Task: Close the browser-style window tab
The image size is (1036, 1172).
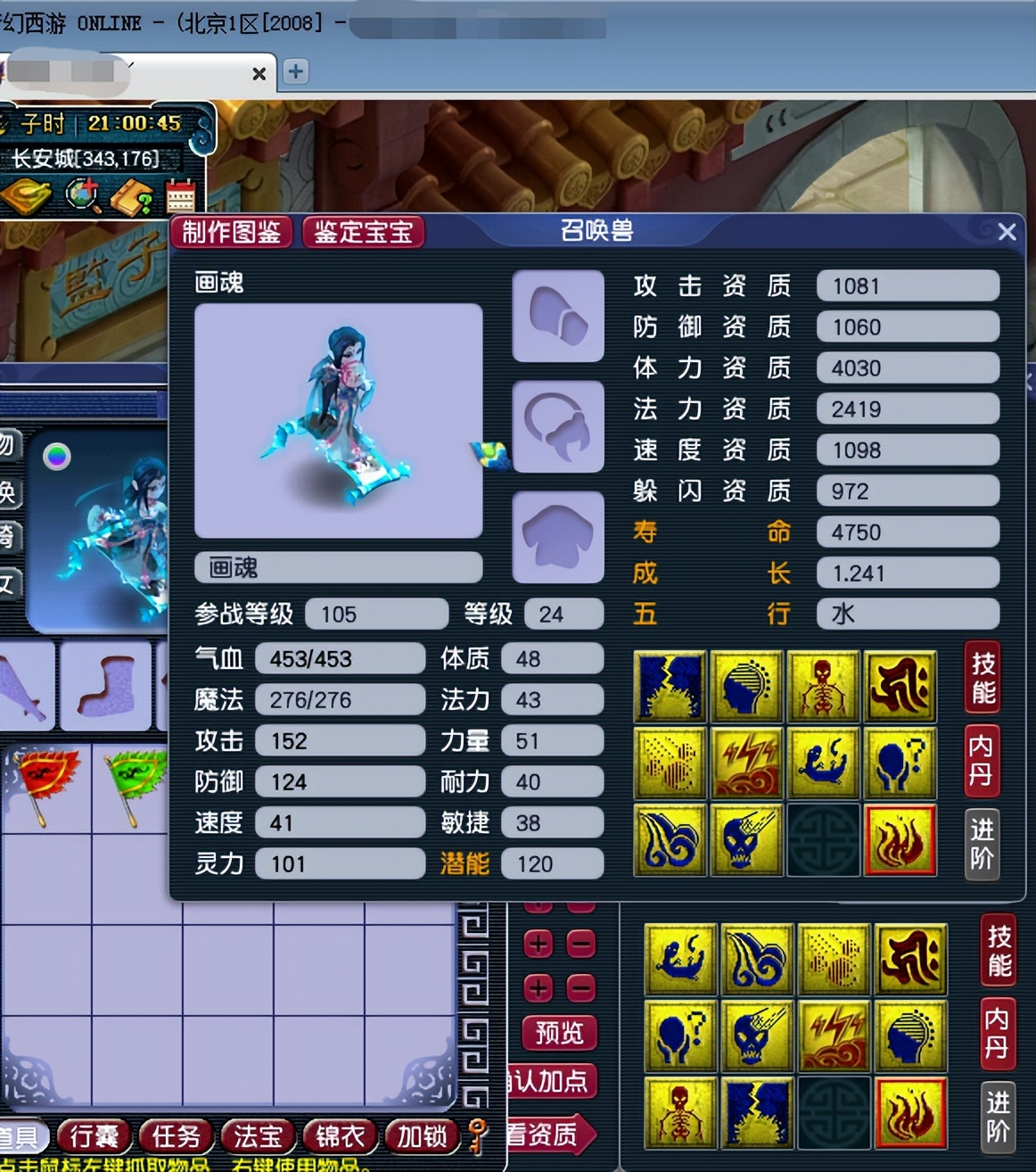Action: pos(259,73)
